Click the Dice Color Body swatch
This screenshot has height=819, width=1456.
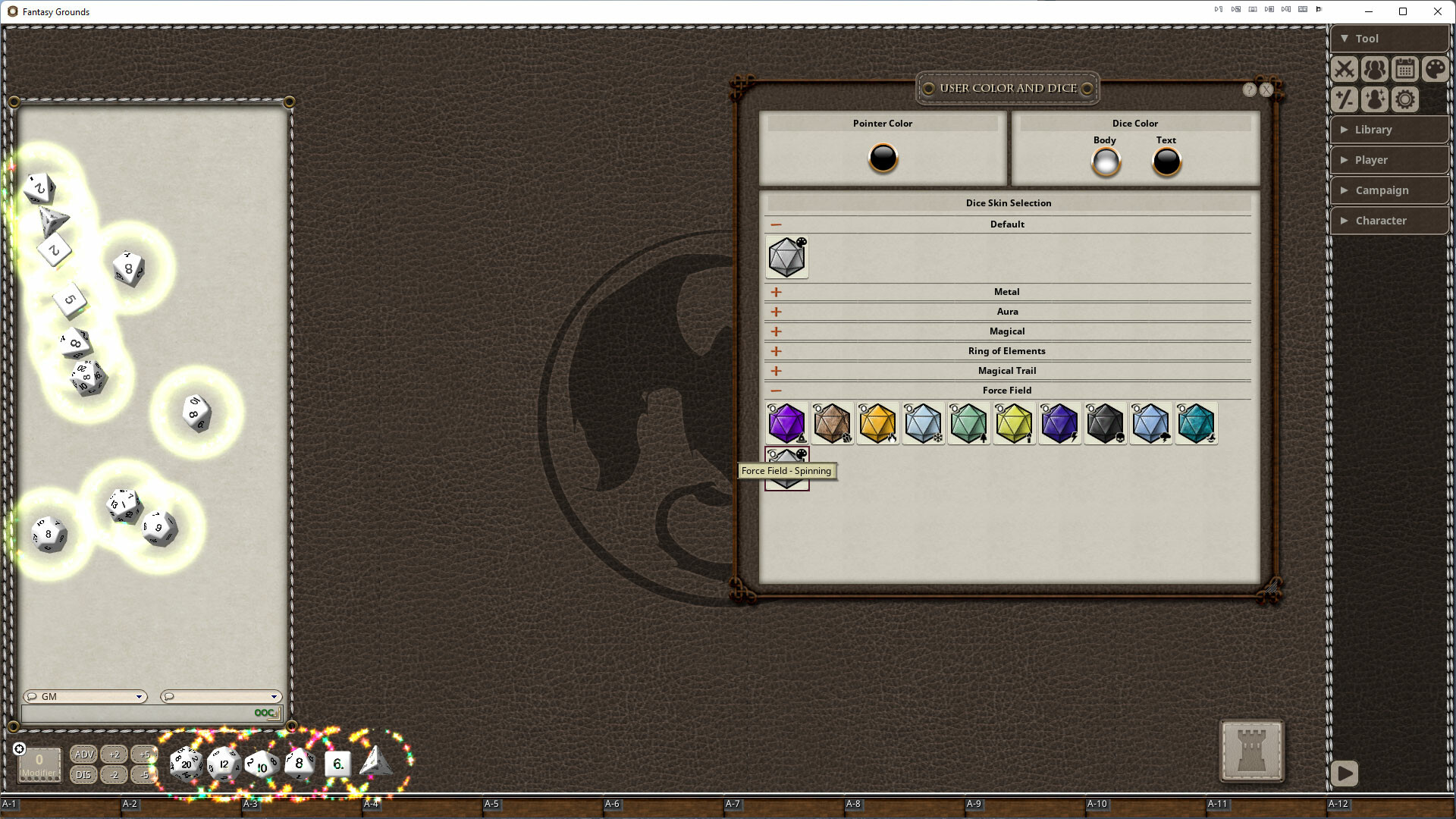point(1105,161)
